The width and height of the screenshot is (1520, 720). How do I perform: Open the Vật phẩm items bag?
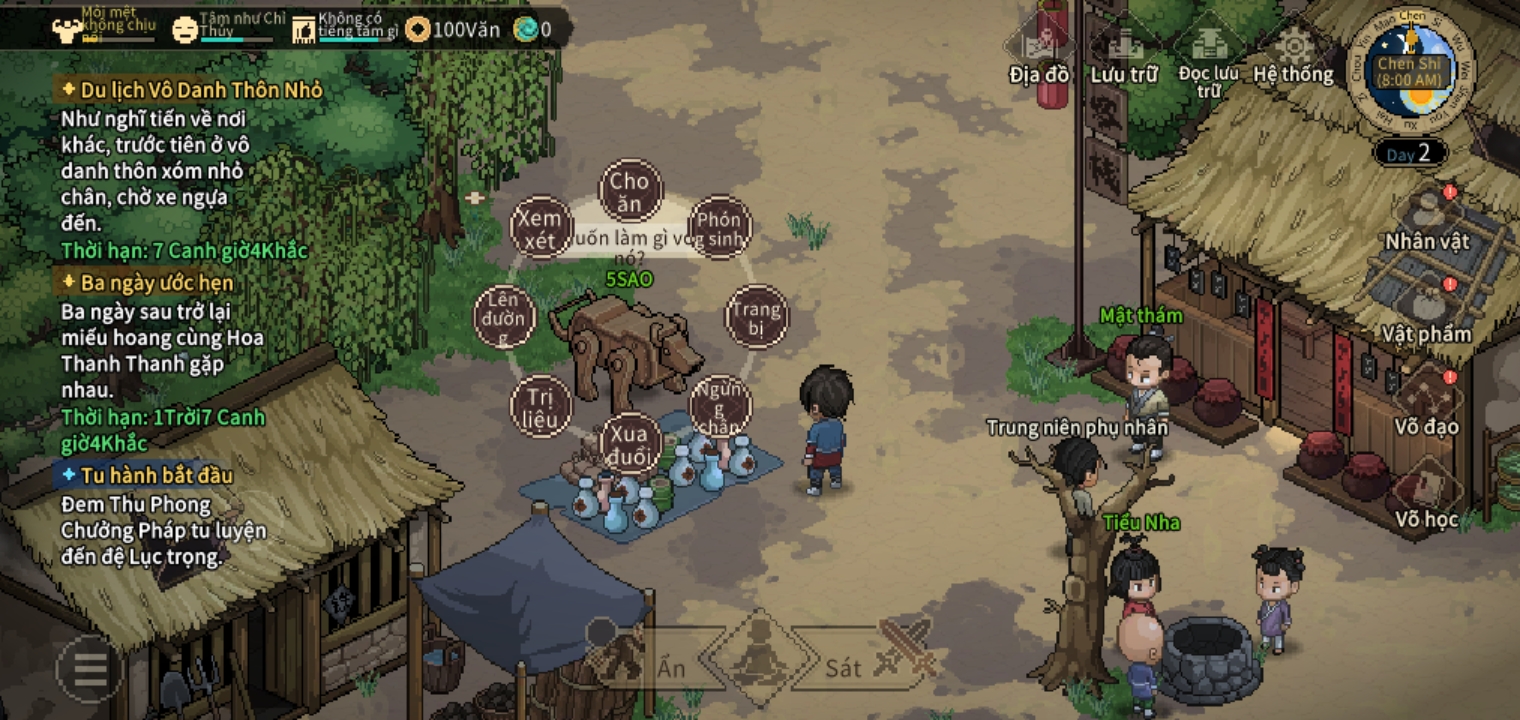1427,313
